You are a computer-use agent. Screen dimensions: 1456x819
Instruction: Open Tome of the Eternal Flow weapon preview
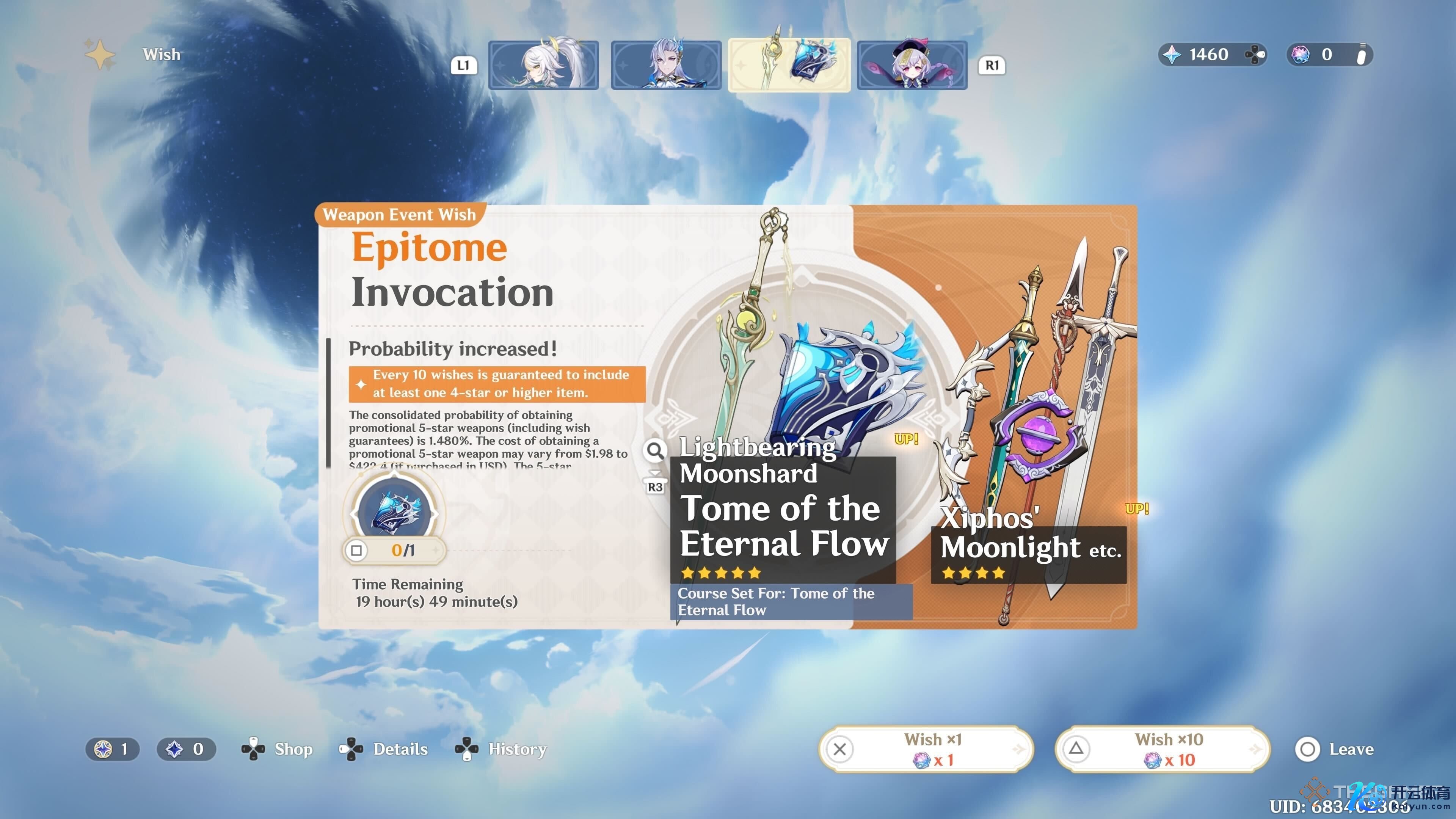783,526
